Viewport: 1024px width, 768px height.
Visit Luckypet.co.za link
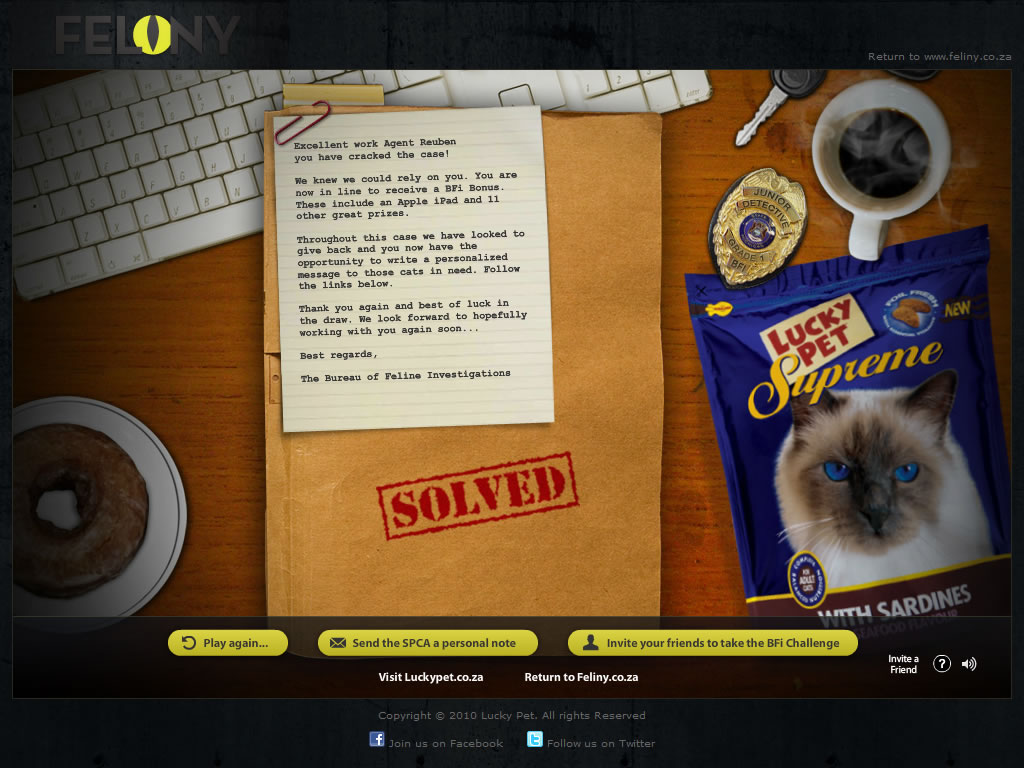(431, 677)
